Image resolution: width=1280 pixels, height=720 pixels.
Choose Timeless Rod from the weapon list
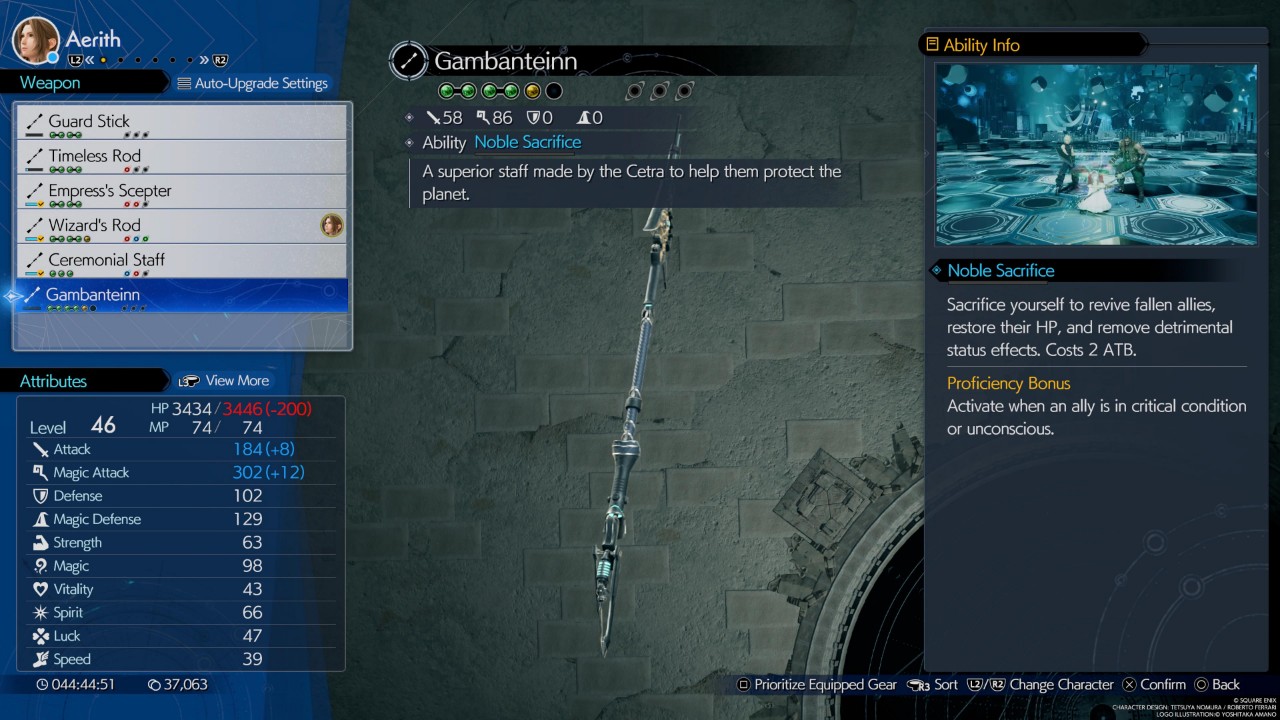tap(182, 157)
